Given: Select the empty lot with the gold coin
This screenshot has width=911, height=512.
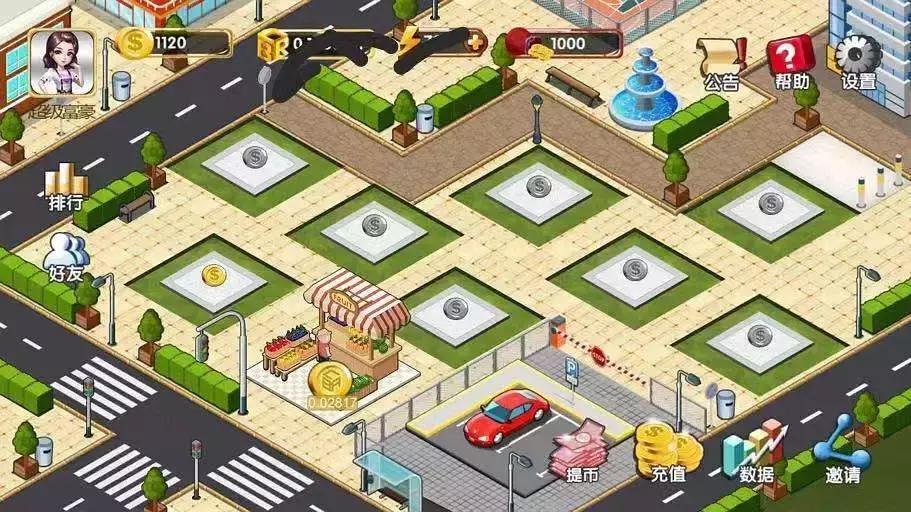Looking at the screenshot, I should pos(214,276).
